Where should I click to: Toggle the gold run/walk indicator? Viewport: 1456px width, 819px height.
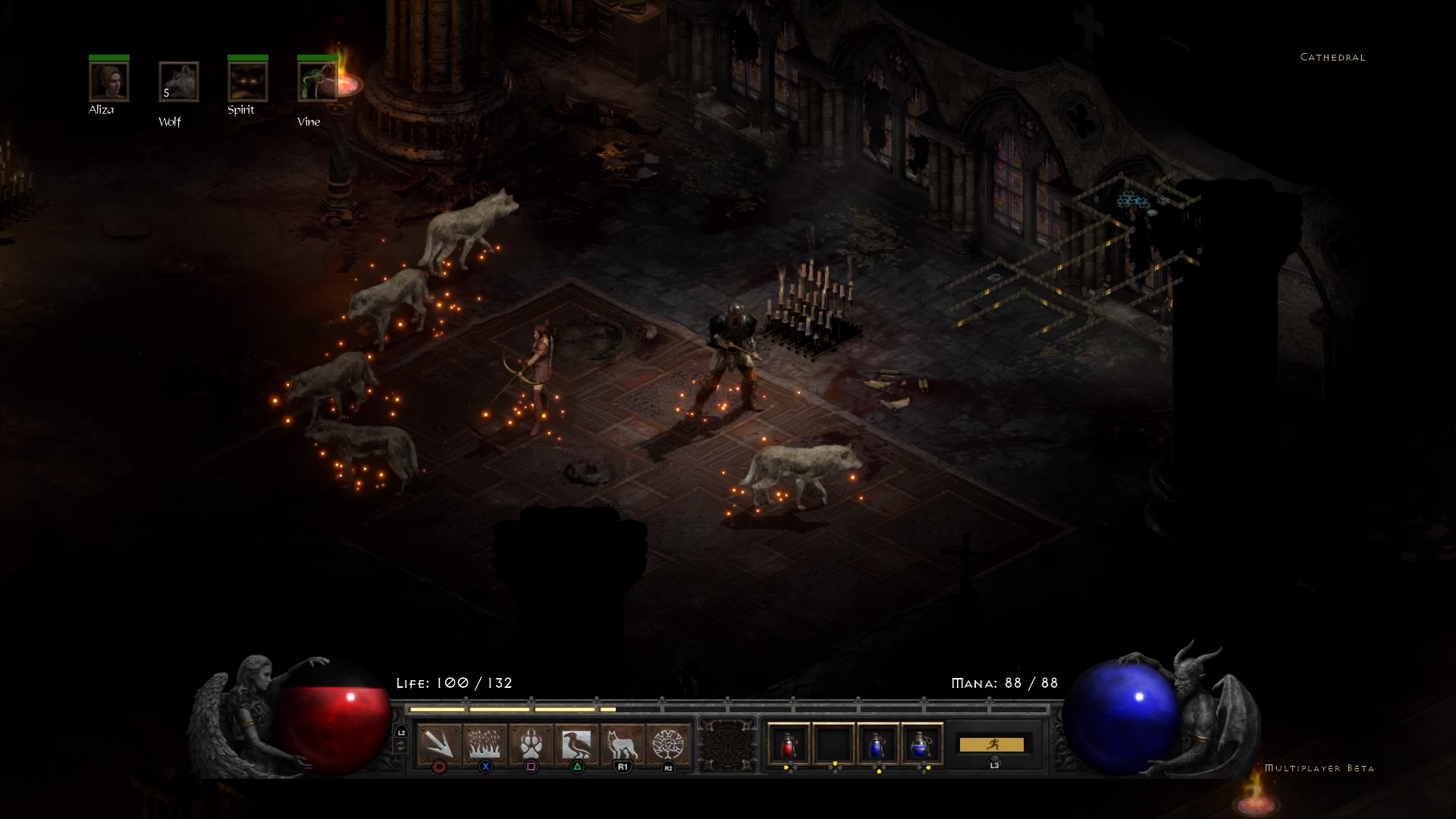pyautogui.click(x=992, y=745)
